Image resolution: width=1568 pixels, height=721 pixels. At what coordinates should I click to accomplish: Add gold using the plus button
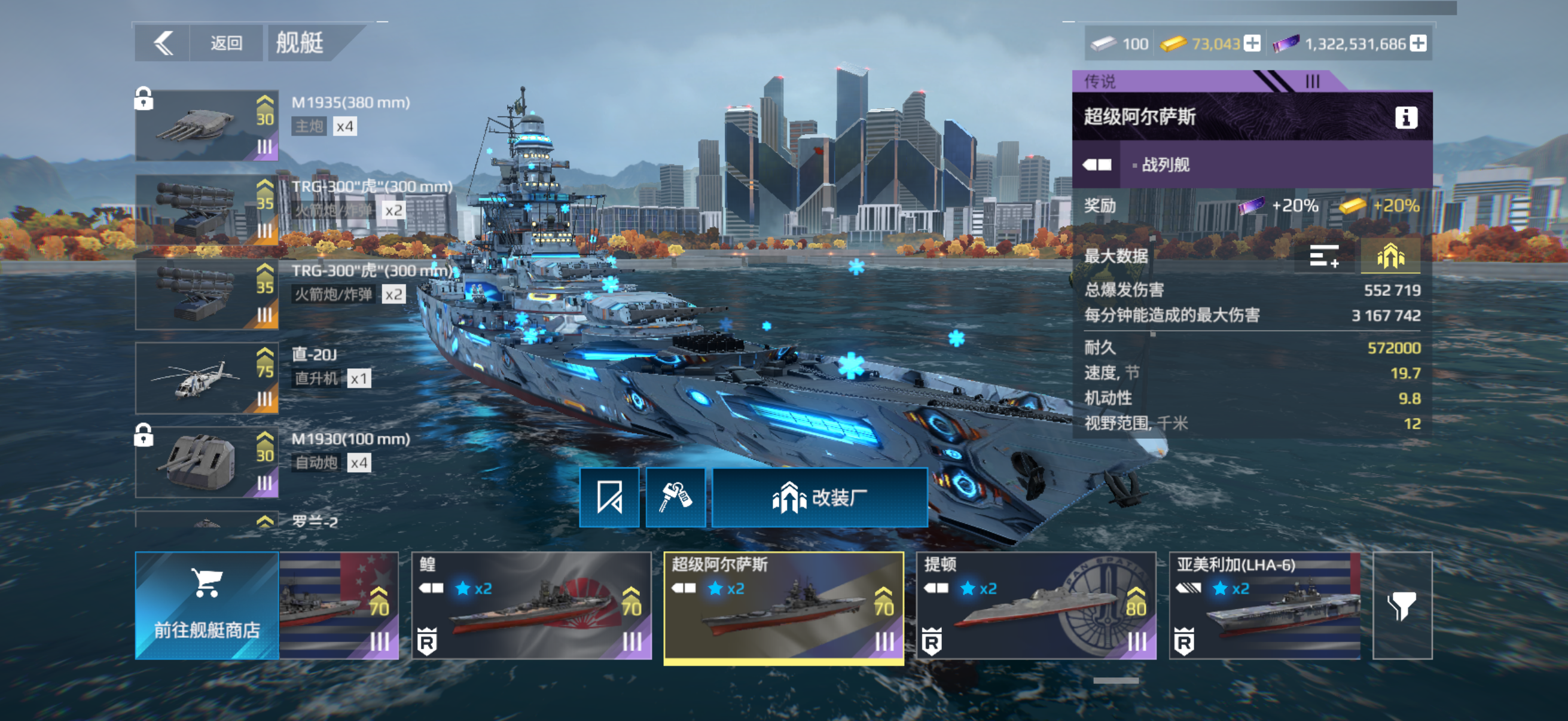tap(1252, 44)
